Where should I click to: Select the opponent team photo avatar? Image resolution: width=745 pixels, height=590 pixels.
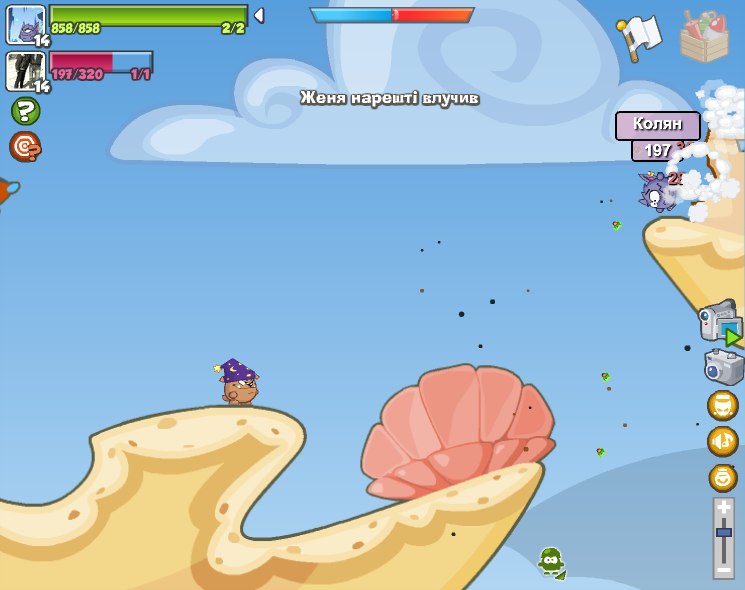tap(25, 71)
